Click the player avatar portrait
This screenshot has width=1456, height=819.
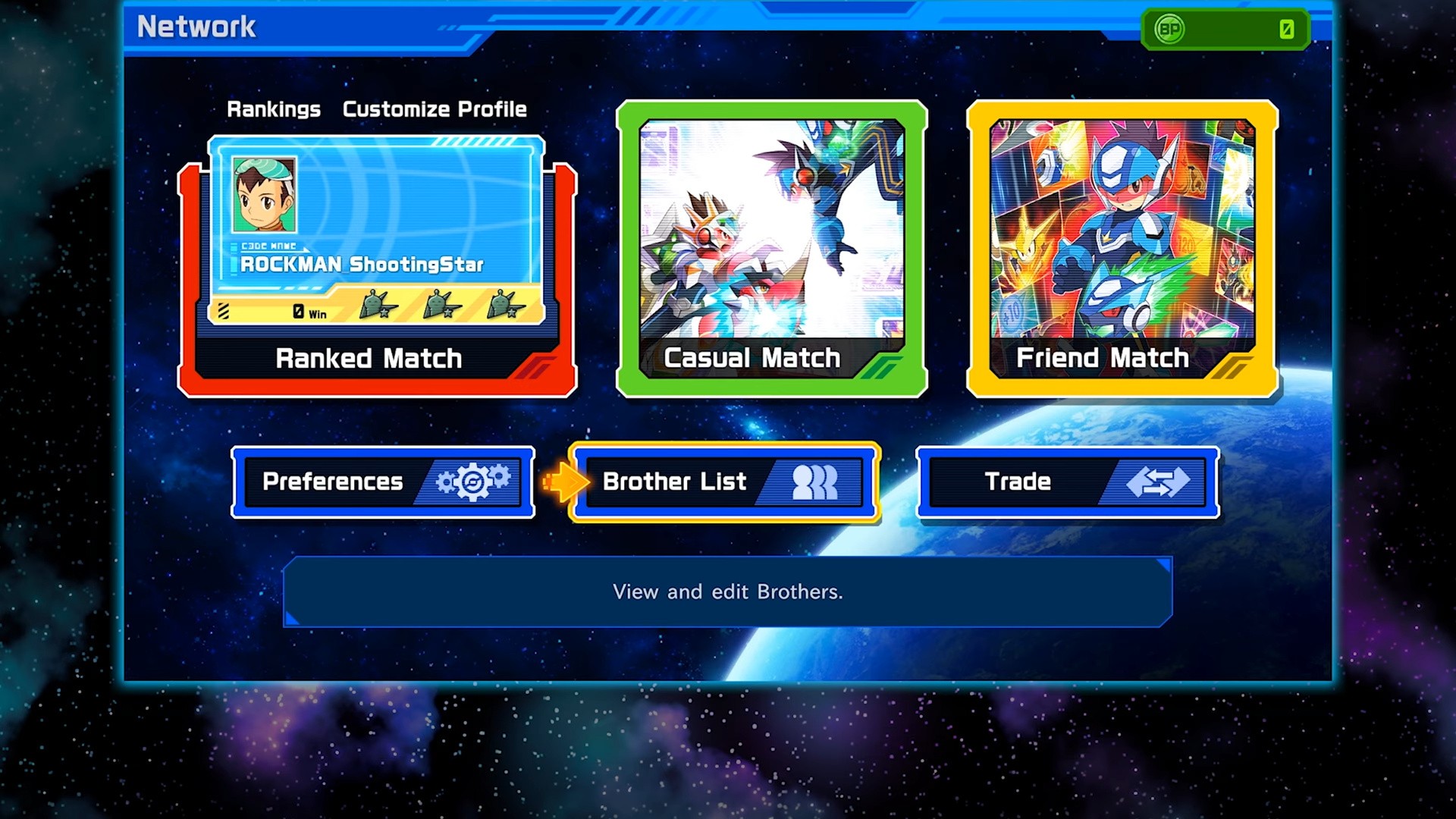tap(264, 195)
